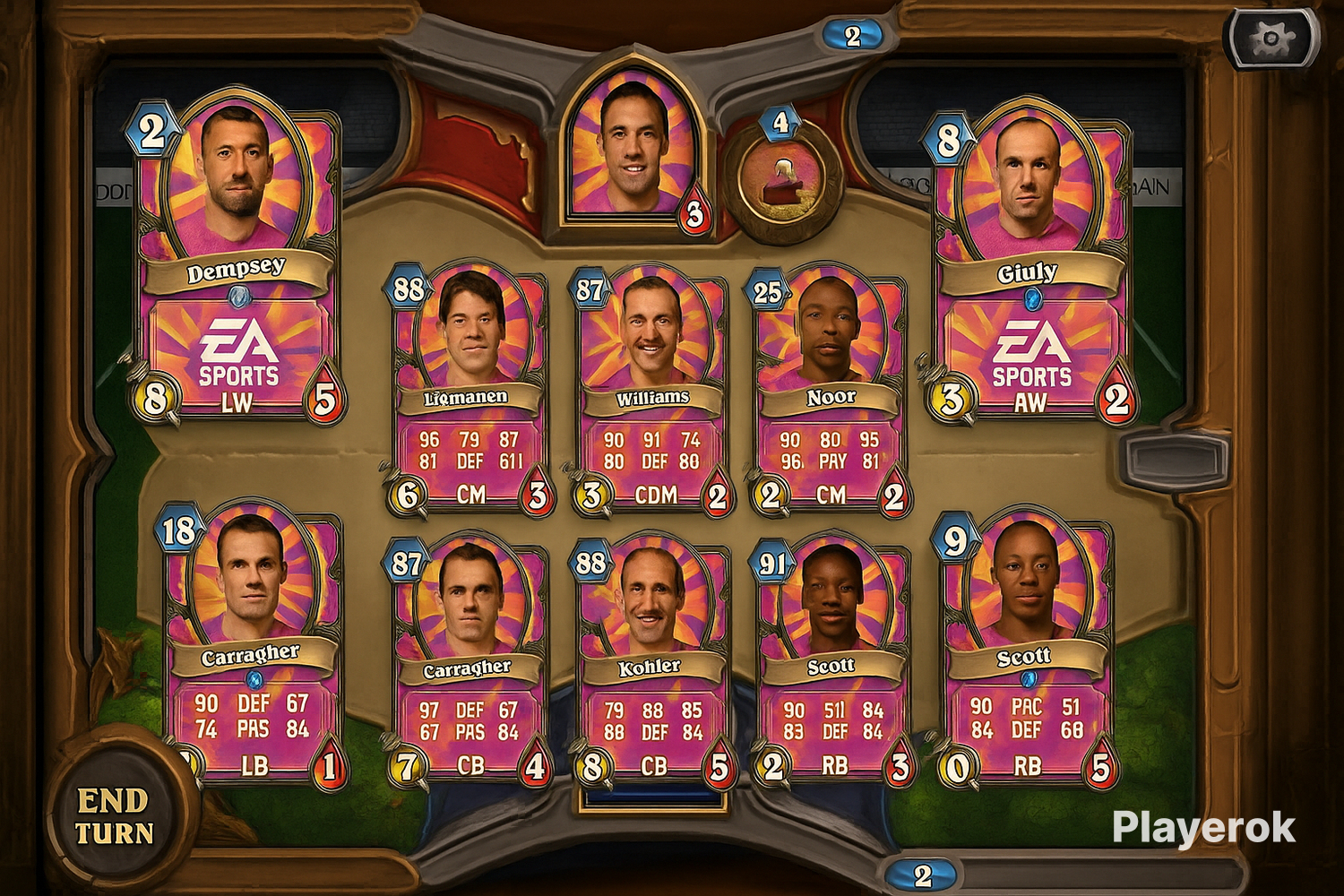
Task: Activate the round hero power costing 4
Action: (x=783, y=179)
